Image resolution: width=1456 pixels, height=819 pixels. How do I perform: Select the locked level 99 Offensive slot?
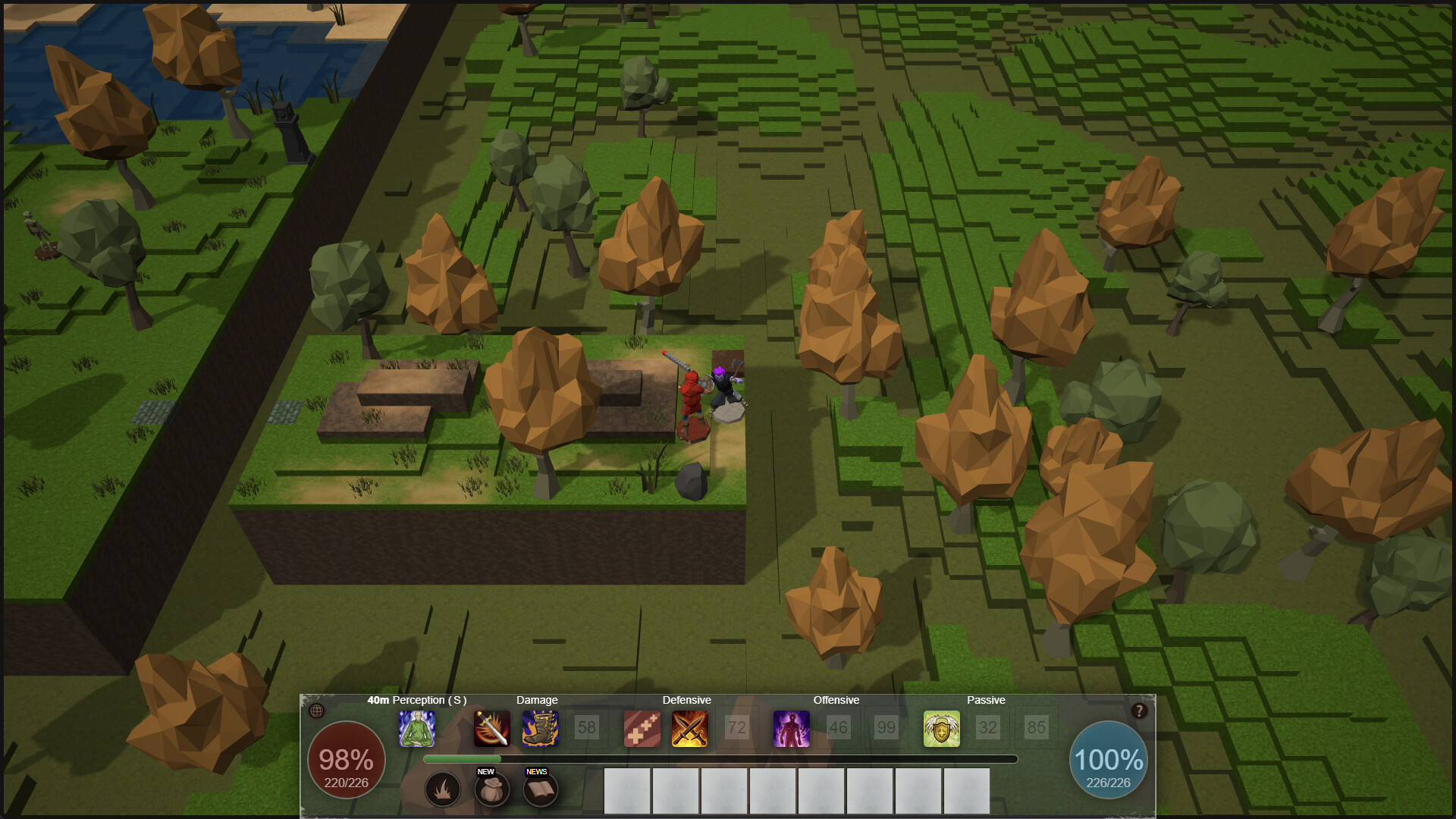(886, 729)
